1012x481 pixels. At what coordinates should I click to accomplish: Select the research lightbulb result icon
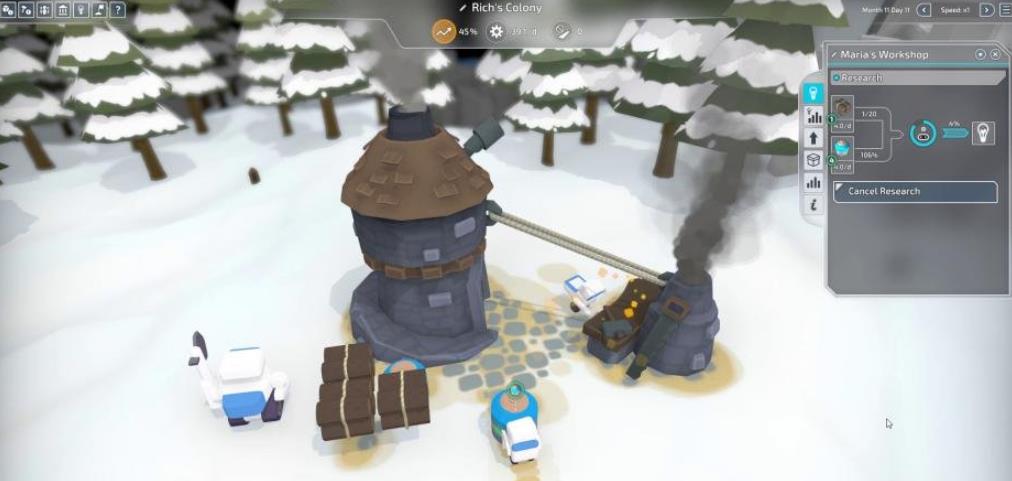[984, 134]
